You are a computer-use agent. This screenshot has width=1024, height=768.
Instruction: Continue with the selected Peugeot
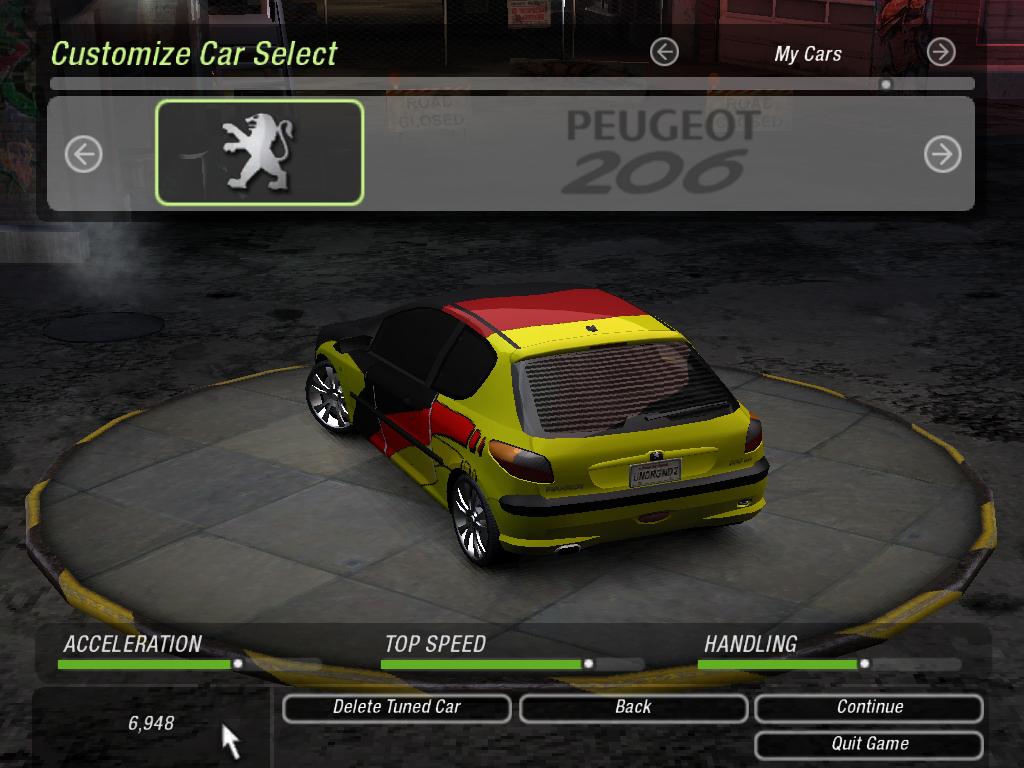click(x=869, y=707)
